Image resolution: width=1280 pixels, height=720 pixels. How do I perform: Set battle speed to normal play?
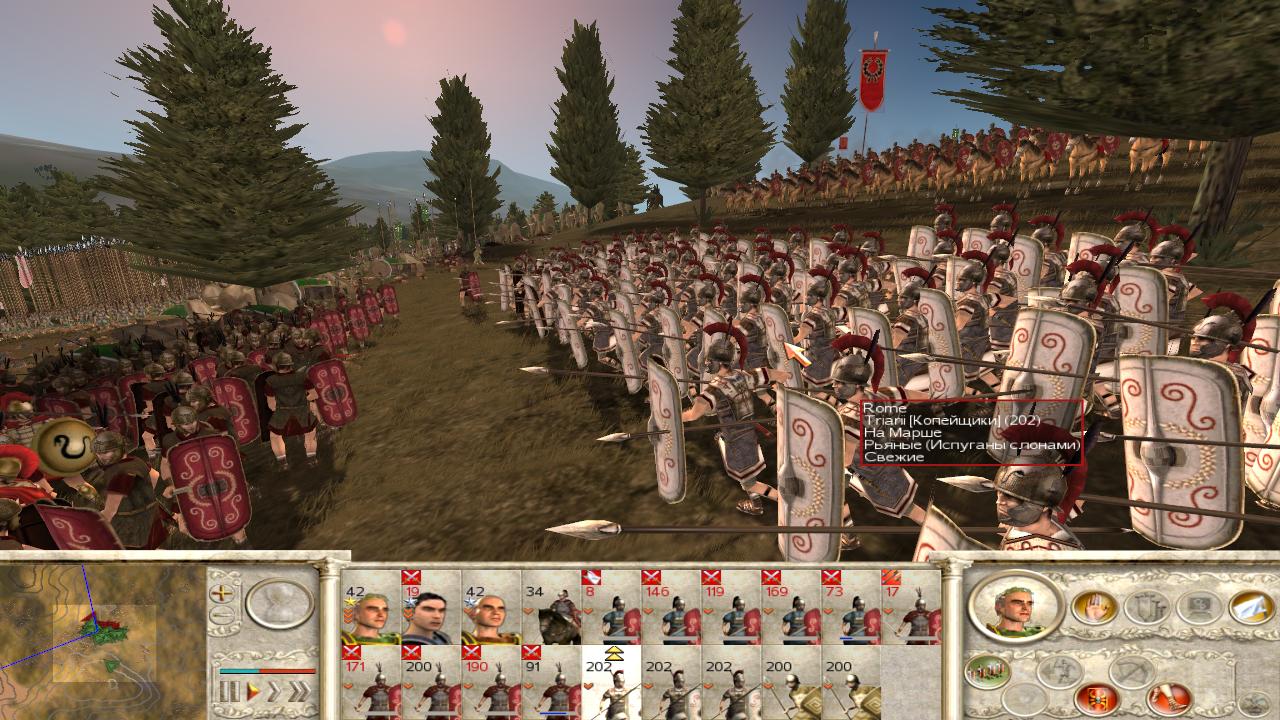pyautogui.click(x=253, y=691)
